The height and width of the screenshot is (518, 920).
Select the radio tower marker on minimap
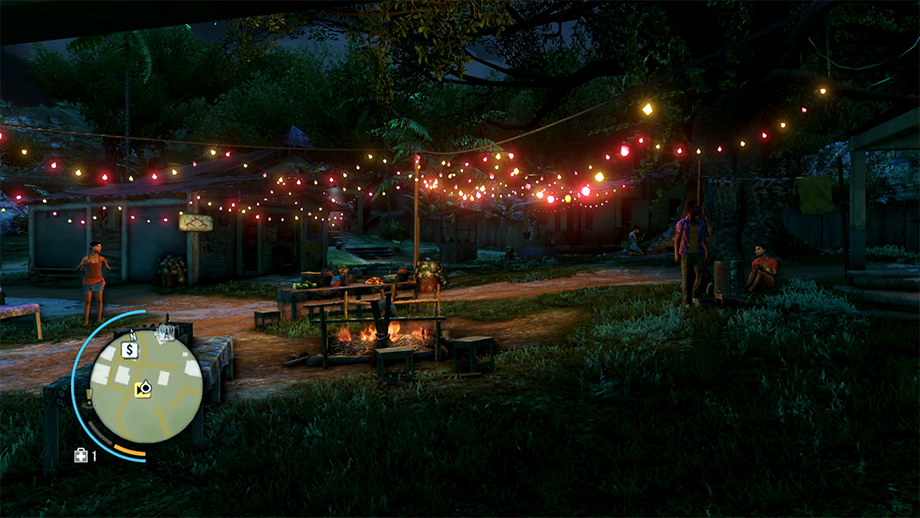[167, 331]
